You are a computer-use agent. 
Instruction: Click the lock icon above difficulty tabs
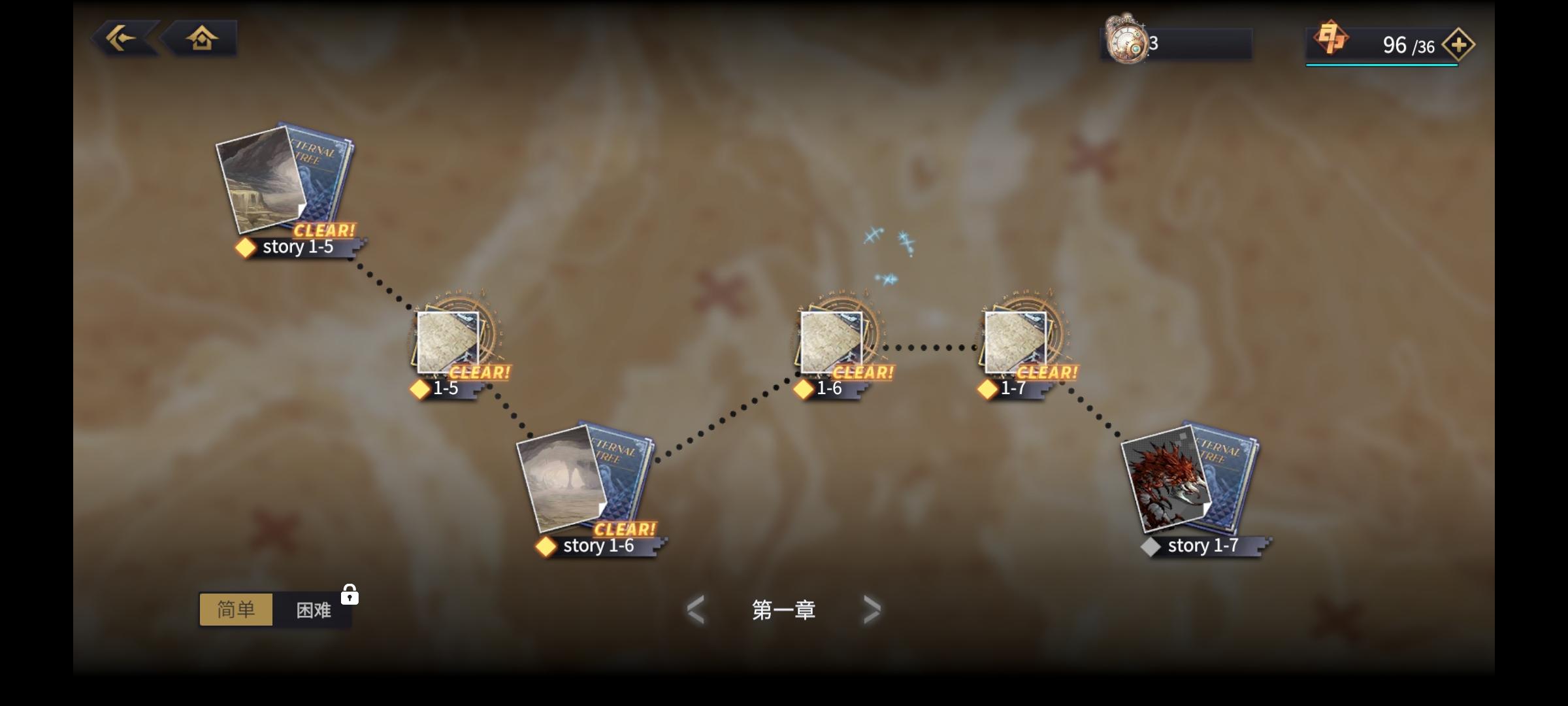[x=349, y=595]
